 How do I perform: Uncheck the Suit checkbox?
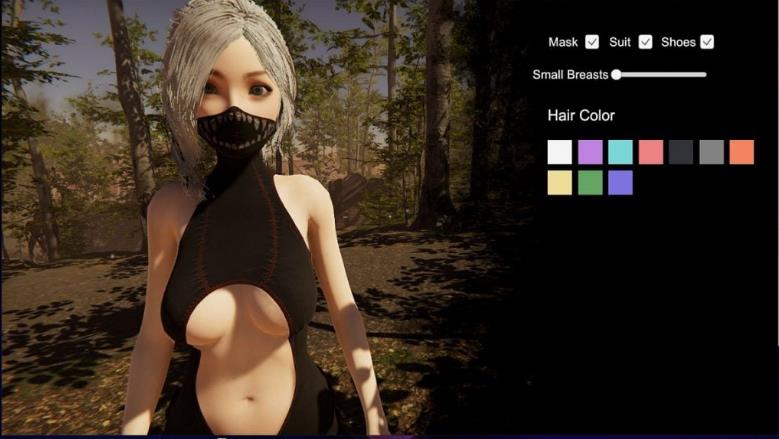645,42
